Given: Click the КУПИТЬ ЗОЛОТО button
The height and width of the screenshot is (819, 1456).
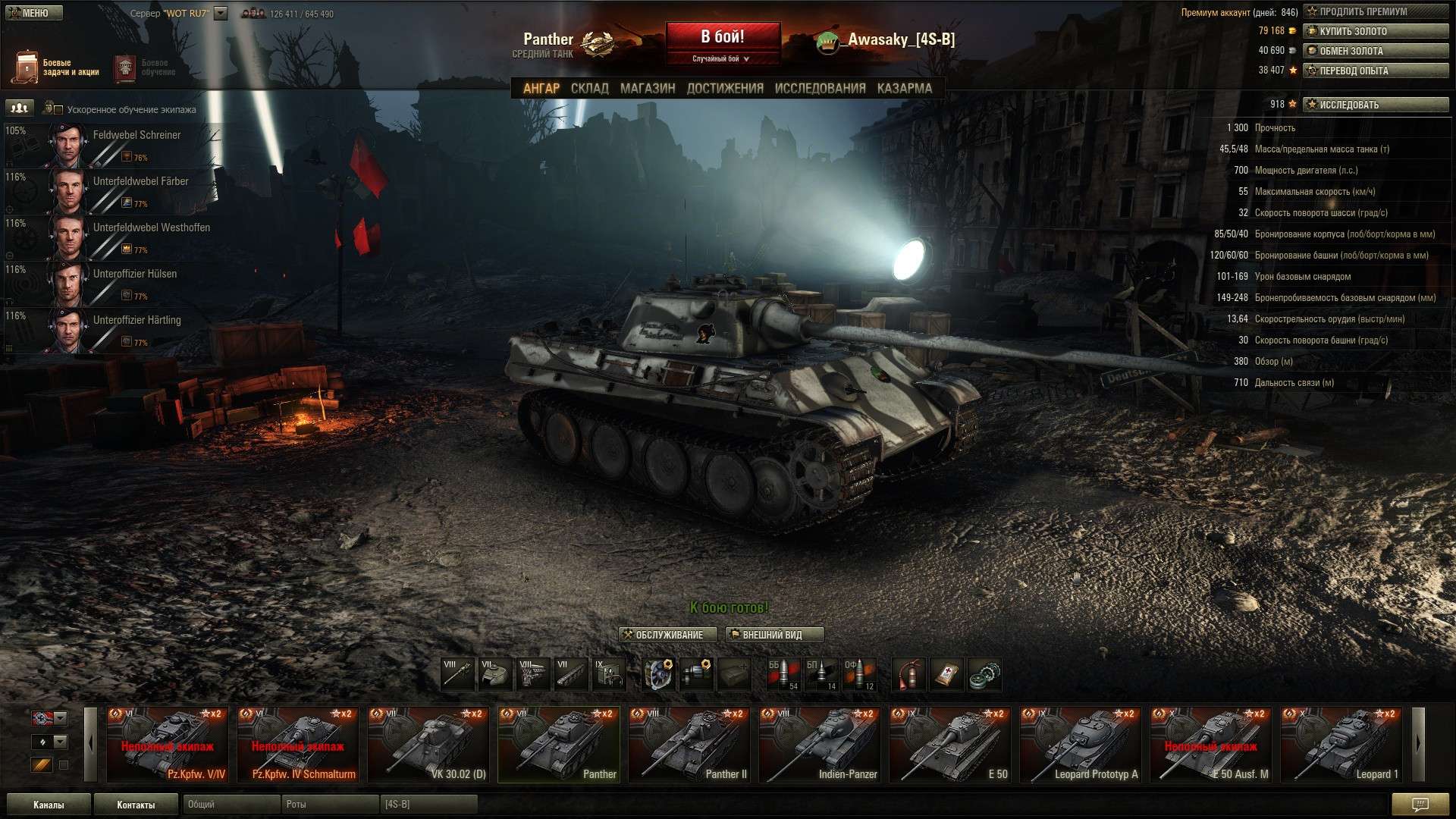Looking at the screenshot, I should point(1375,31).
